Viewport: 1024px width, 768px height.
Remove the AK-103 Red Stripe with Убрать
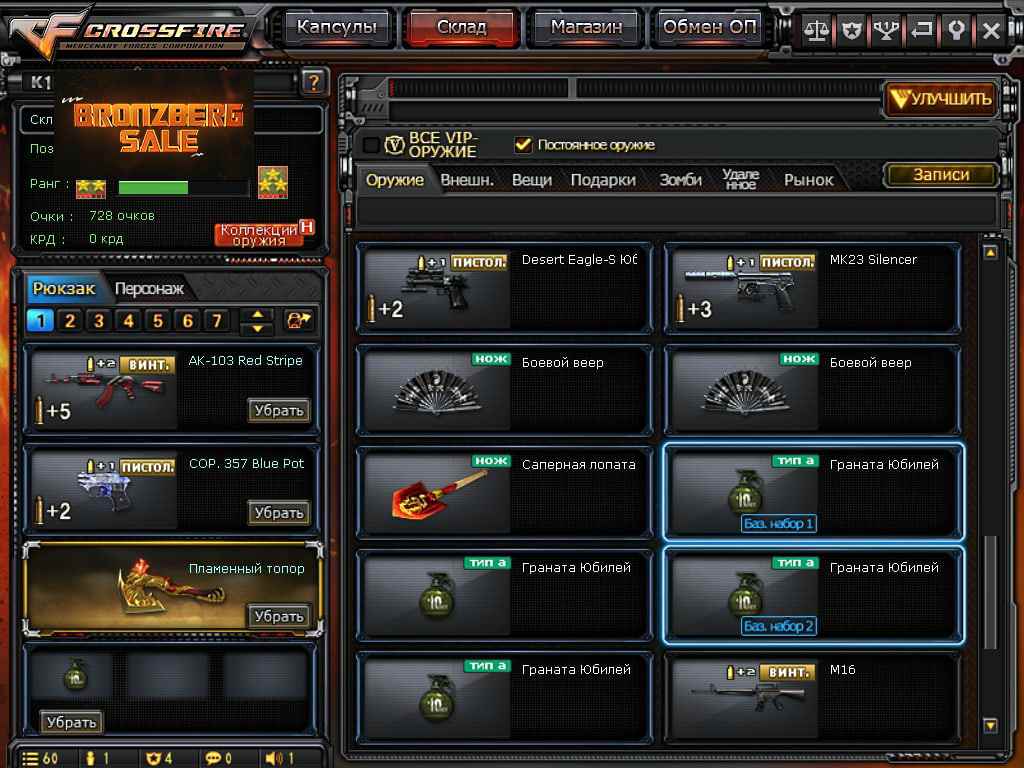(278, 410)
